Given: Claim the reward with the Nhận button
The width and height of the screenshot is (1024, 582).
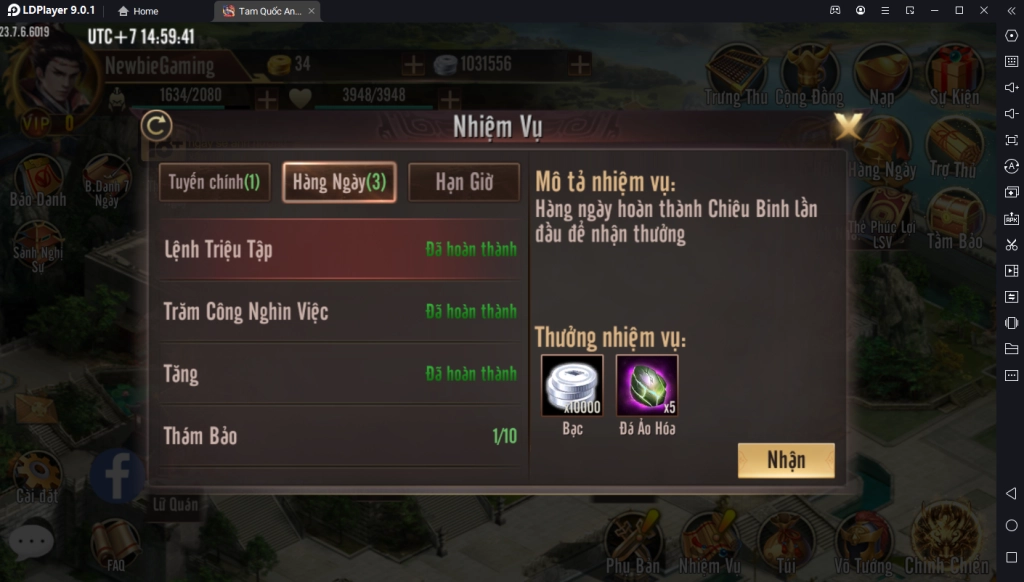Looking at the screenshot, I should click(x=786, y=460).
